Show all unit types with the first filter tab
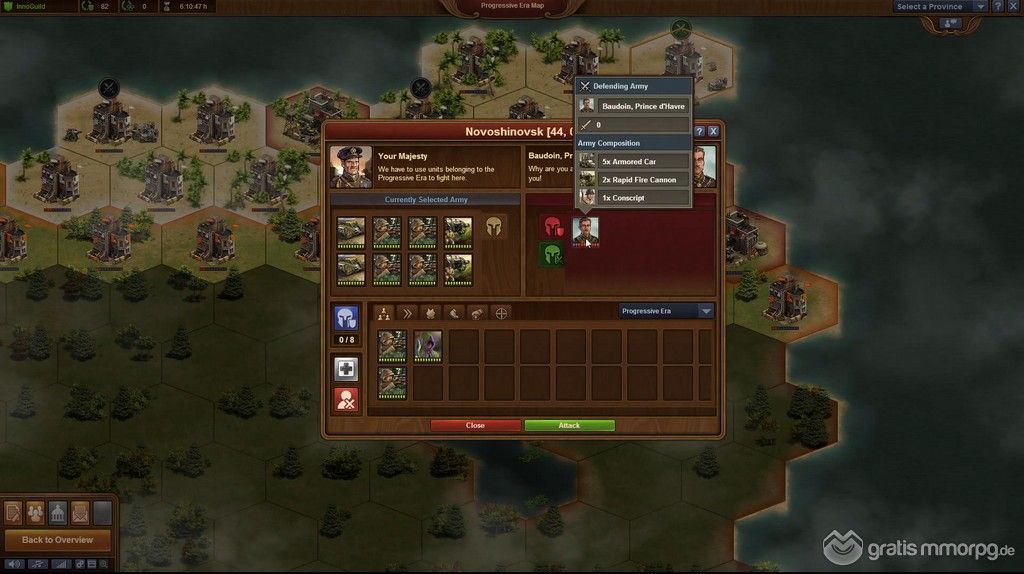The height and width of the screenshot is (574, 1024). click(382, 313)
